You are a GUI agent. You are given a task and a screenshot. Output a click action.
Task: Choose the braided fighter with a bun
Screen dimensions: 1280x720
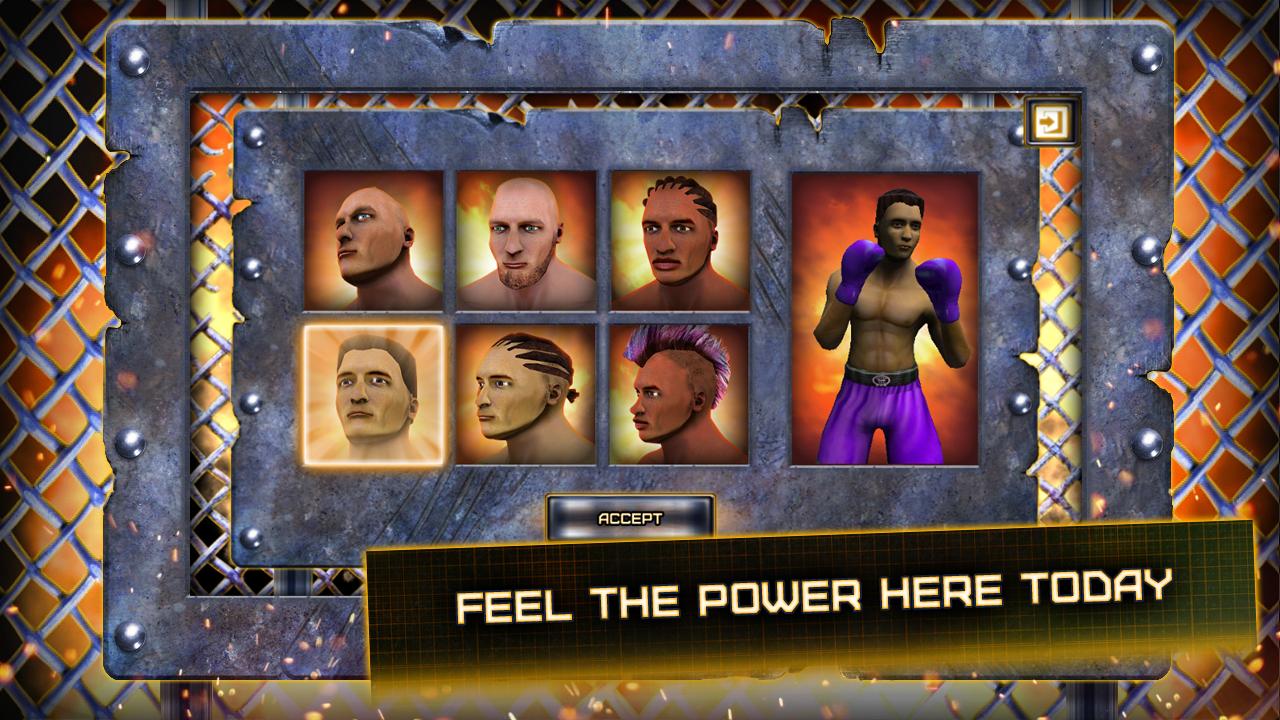coord(526,395)
